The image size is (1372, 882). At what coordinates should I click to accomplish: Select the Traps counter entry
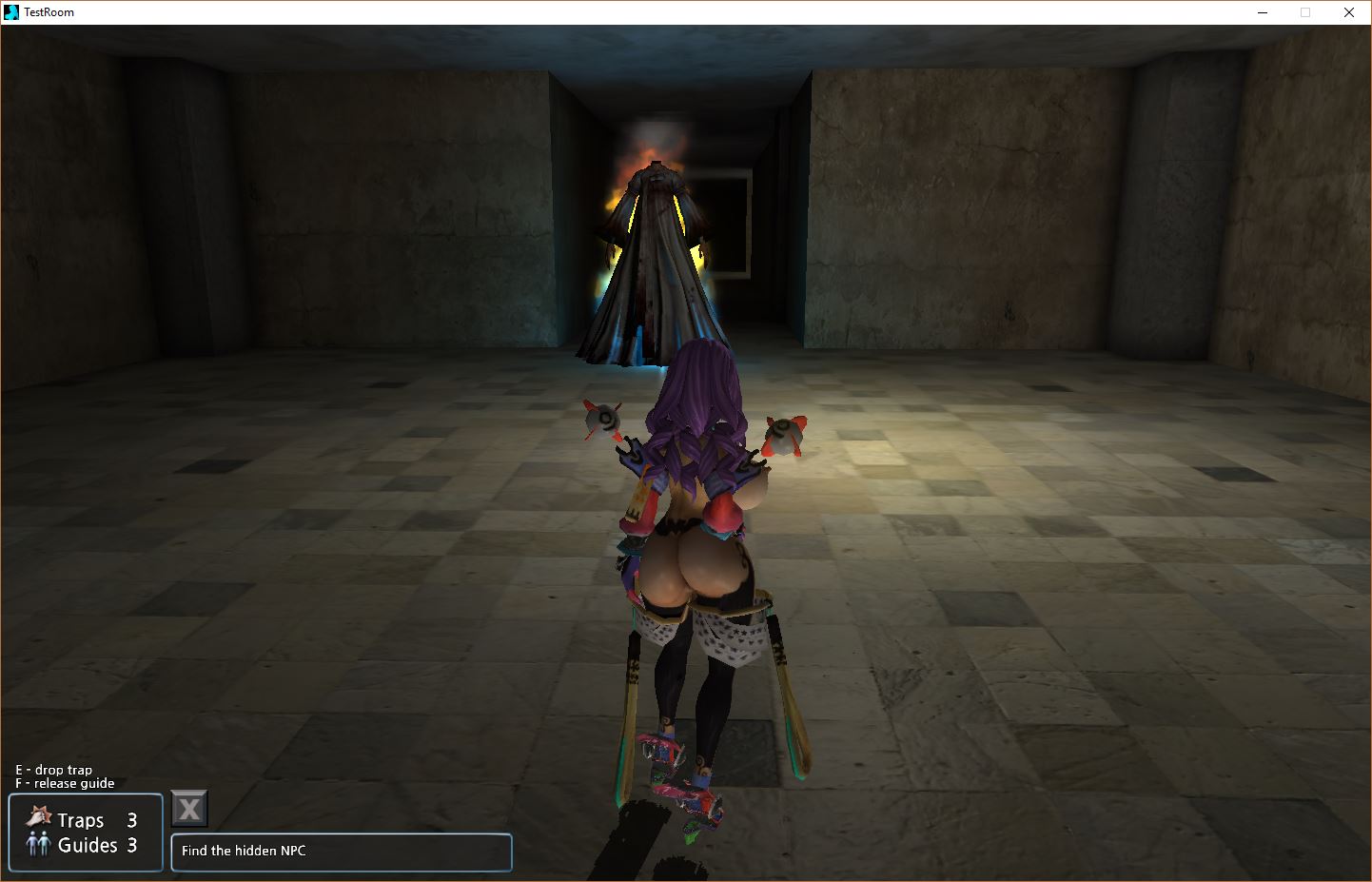tap(83, 819)
